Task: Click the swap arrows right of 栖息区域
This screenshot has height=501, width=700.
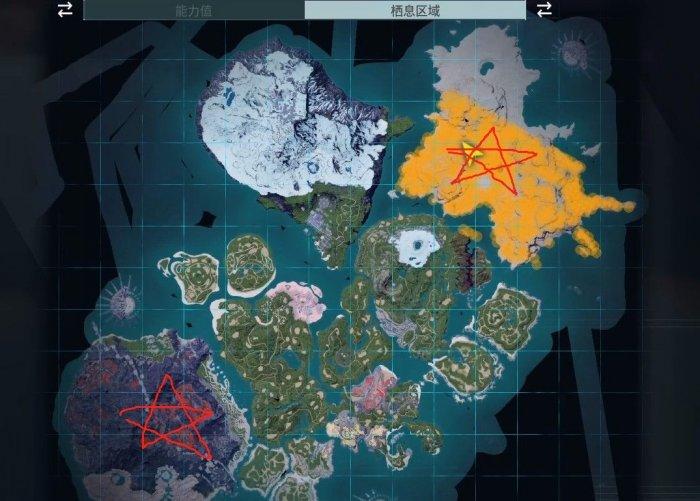Action: [545, 9]
